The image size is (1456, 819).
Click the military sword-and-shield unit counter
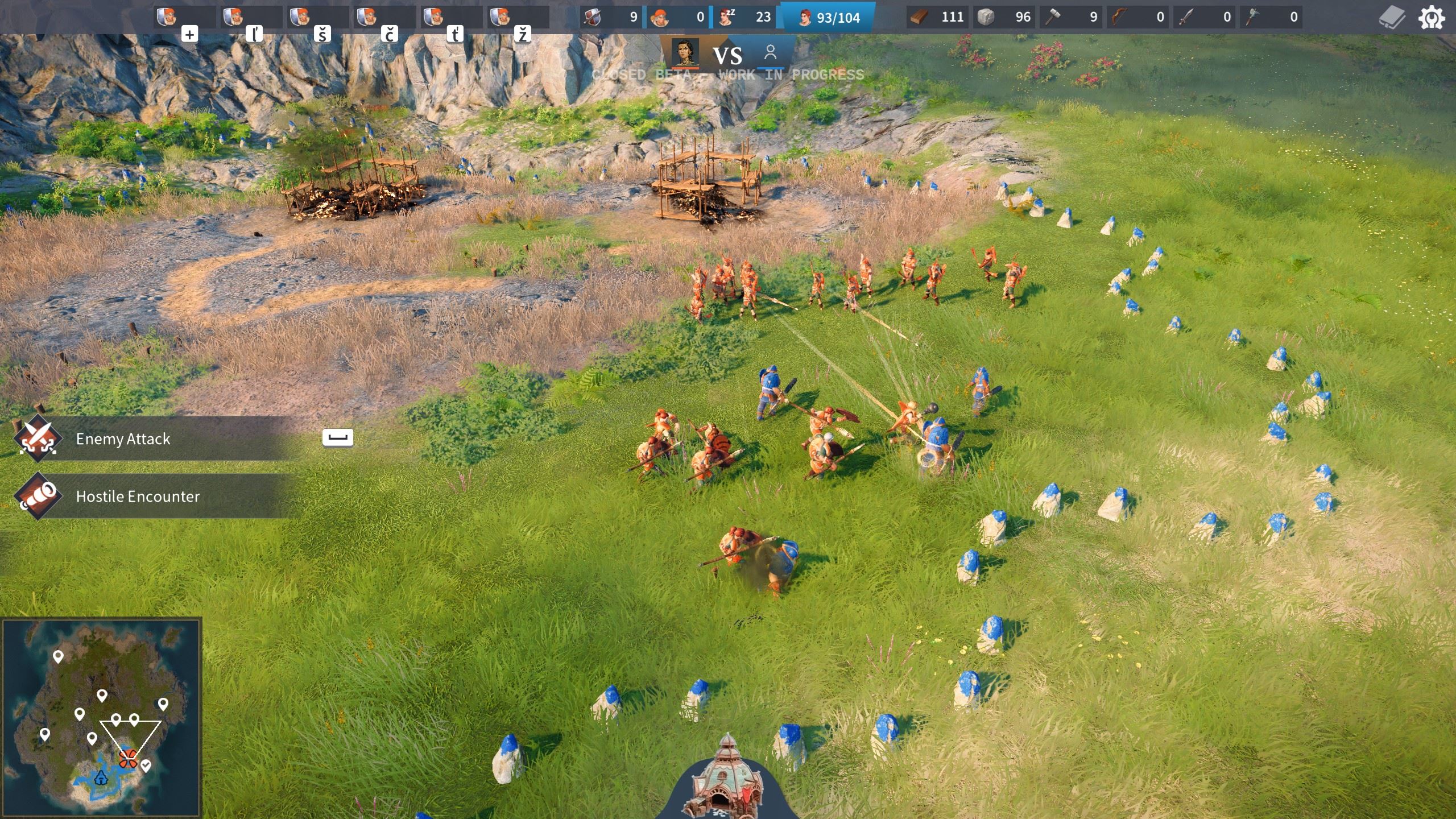[611, 18]
